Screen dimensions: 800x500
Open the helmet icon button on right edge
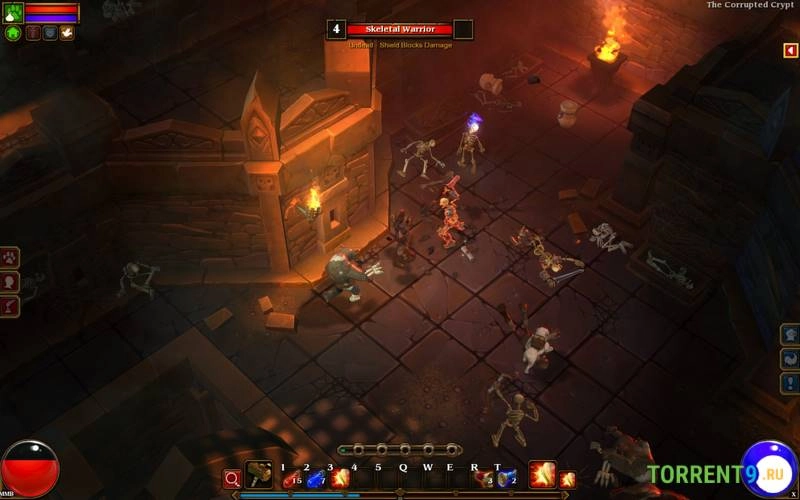click(790, 335)
